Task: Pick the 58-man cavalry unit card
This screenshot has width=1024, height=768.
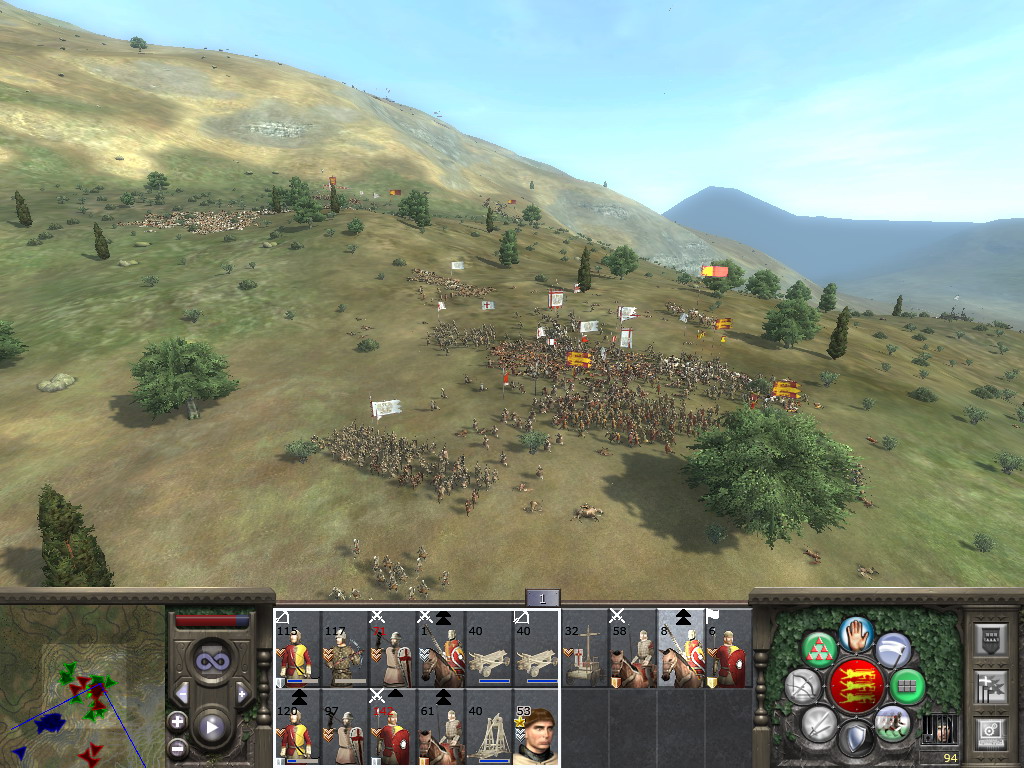Action: [x=633, y=650]
